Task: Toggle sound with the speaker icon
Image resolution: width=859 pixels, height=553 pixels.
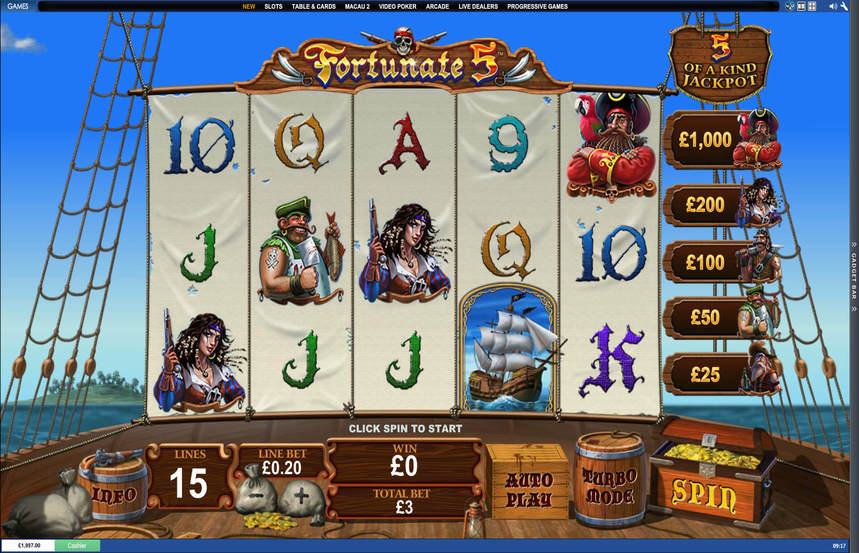Action: [832, 6]
